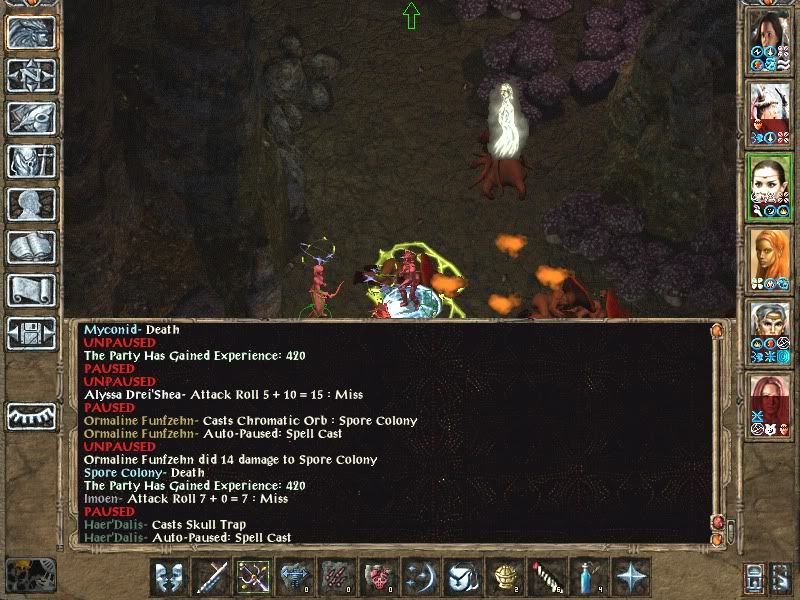Choose the sword weapon quick slot
Viewport: 800px width, 600px height.
212,577
